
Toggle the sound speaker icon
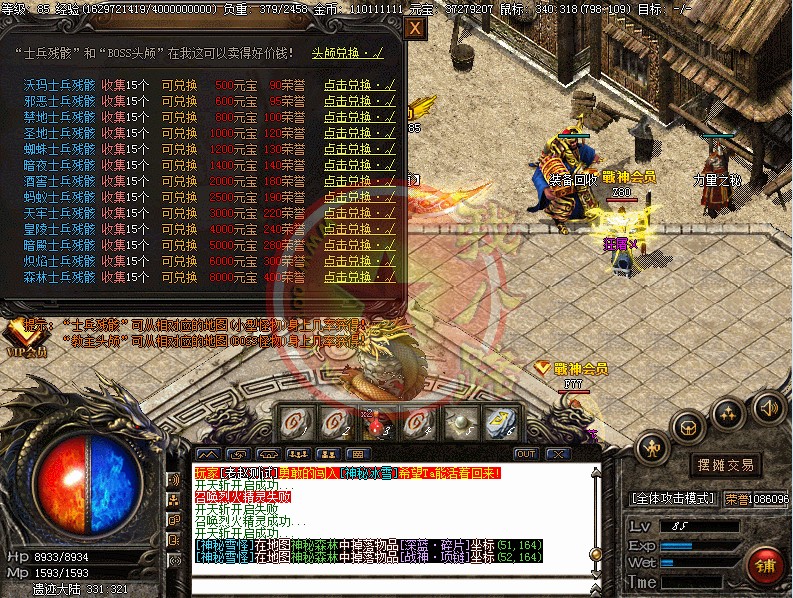pyautogui.click(x=768, y=407)
